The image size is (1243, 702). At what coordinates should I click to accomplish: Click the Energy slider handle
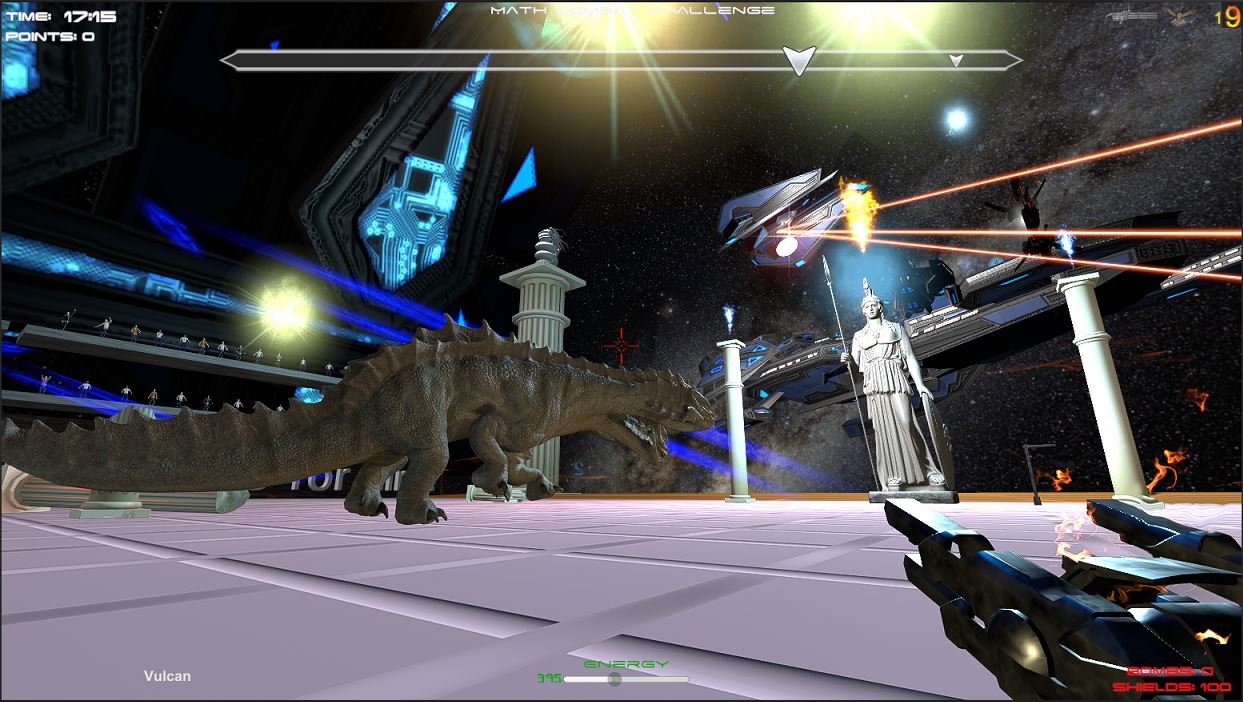[615, 679]
